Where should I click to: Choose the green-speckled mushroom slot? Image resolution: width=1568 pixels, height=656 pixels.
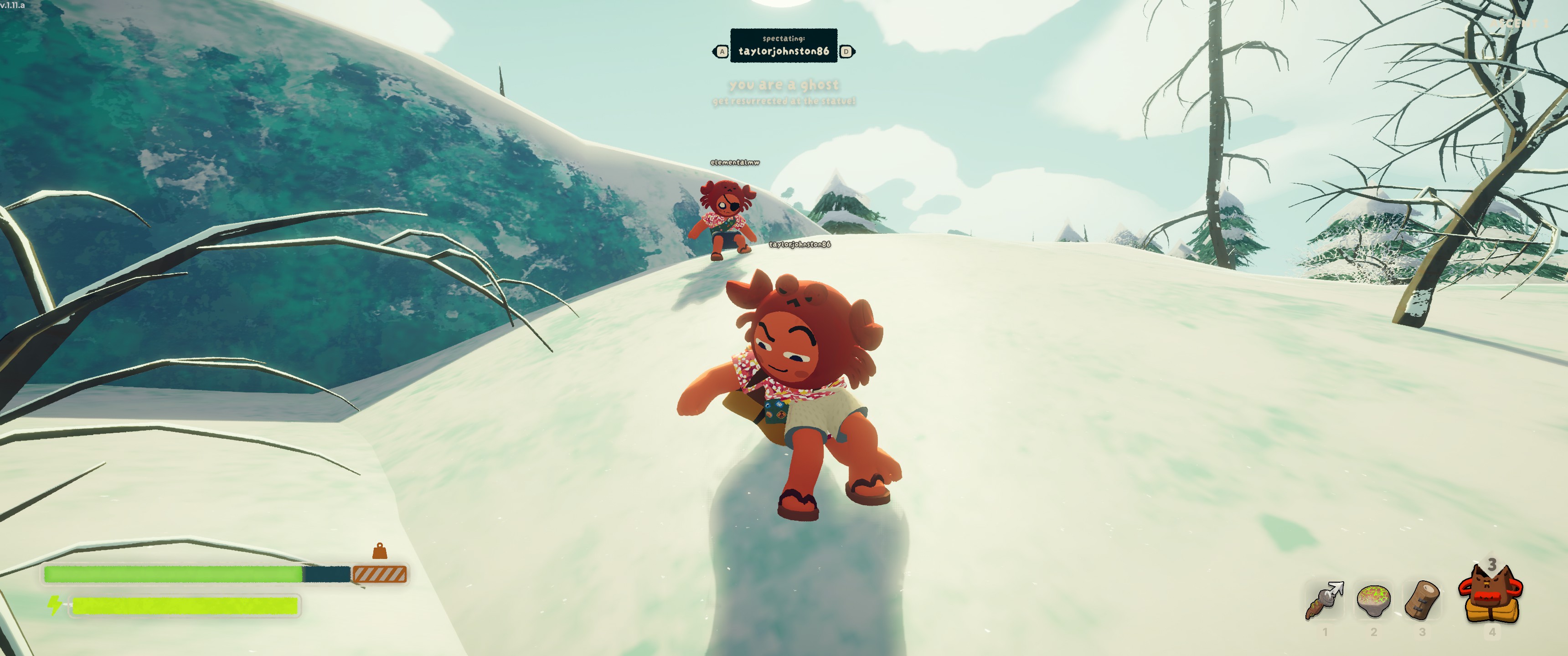(1373, 600)
